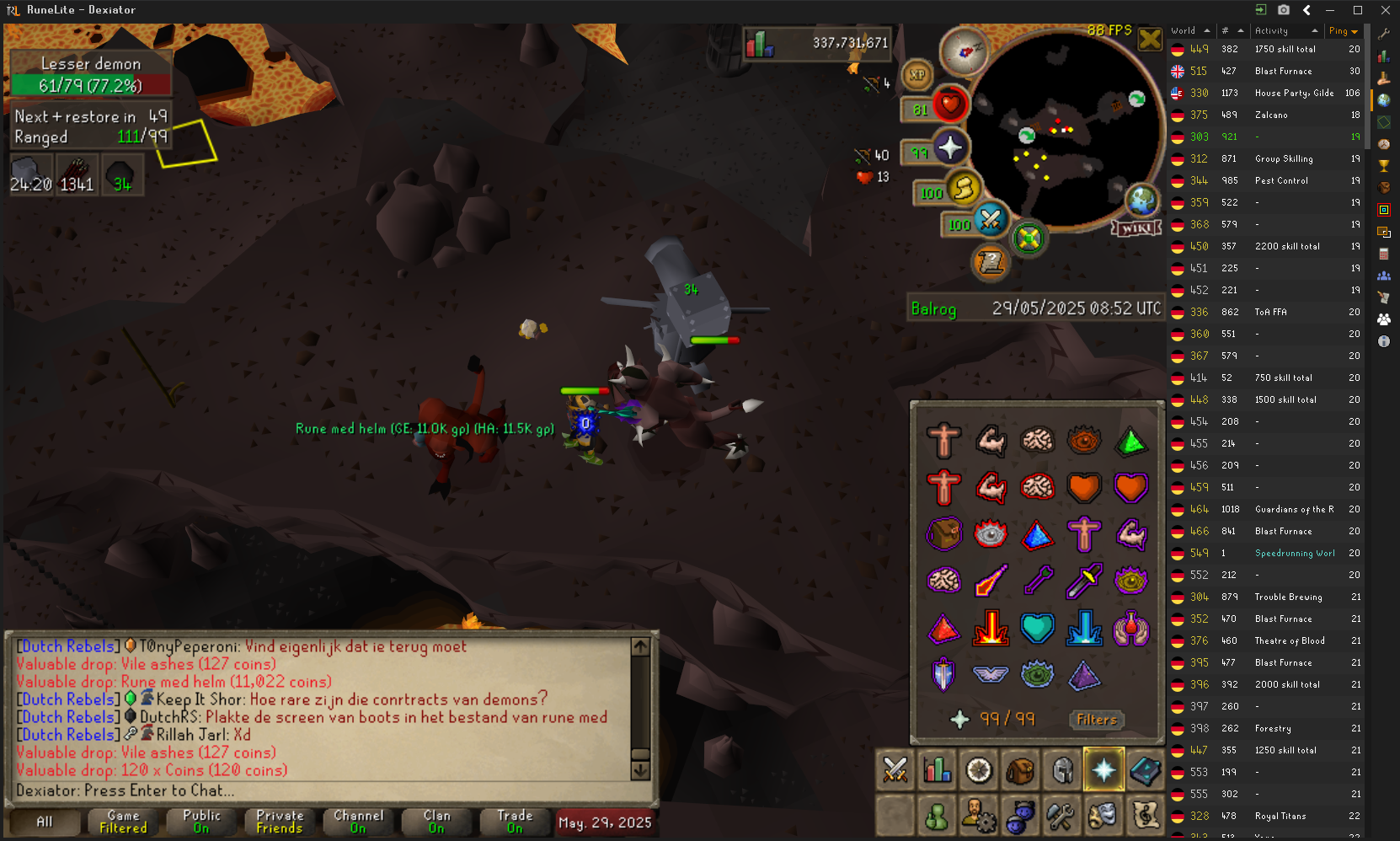This screenshot has height=841, width=1400.
Task: Select the Clan chat tab
Action: (x=436, y=822)
